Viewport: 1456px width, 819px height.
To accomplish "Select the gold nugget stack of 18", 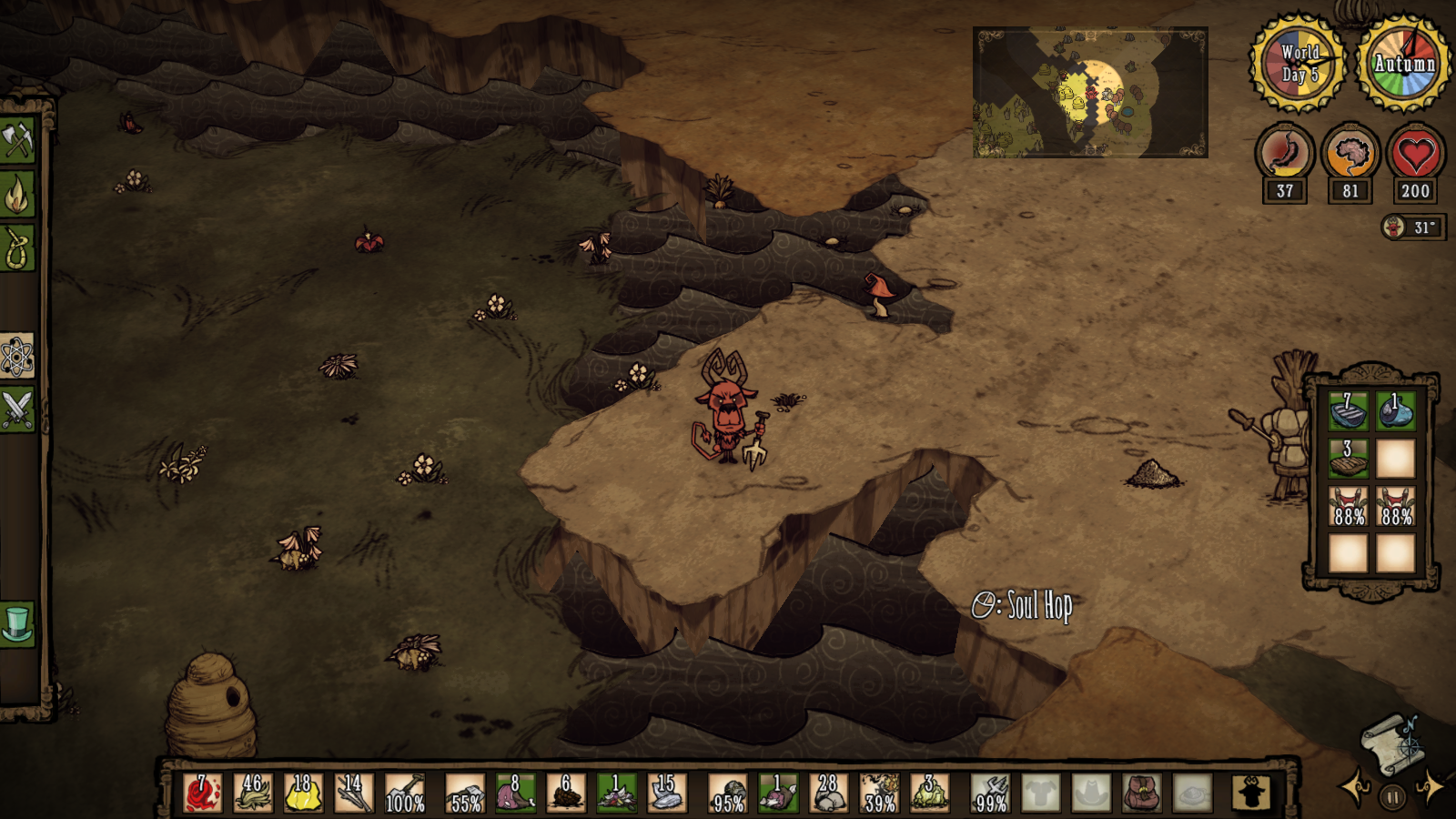I will (x=303, y=793).
